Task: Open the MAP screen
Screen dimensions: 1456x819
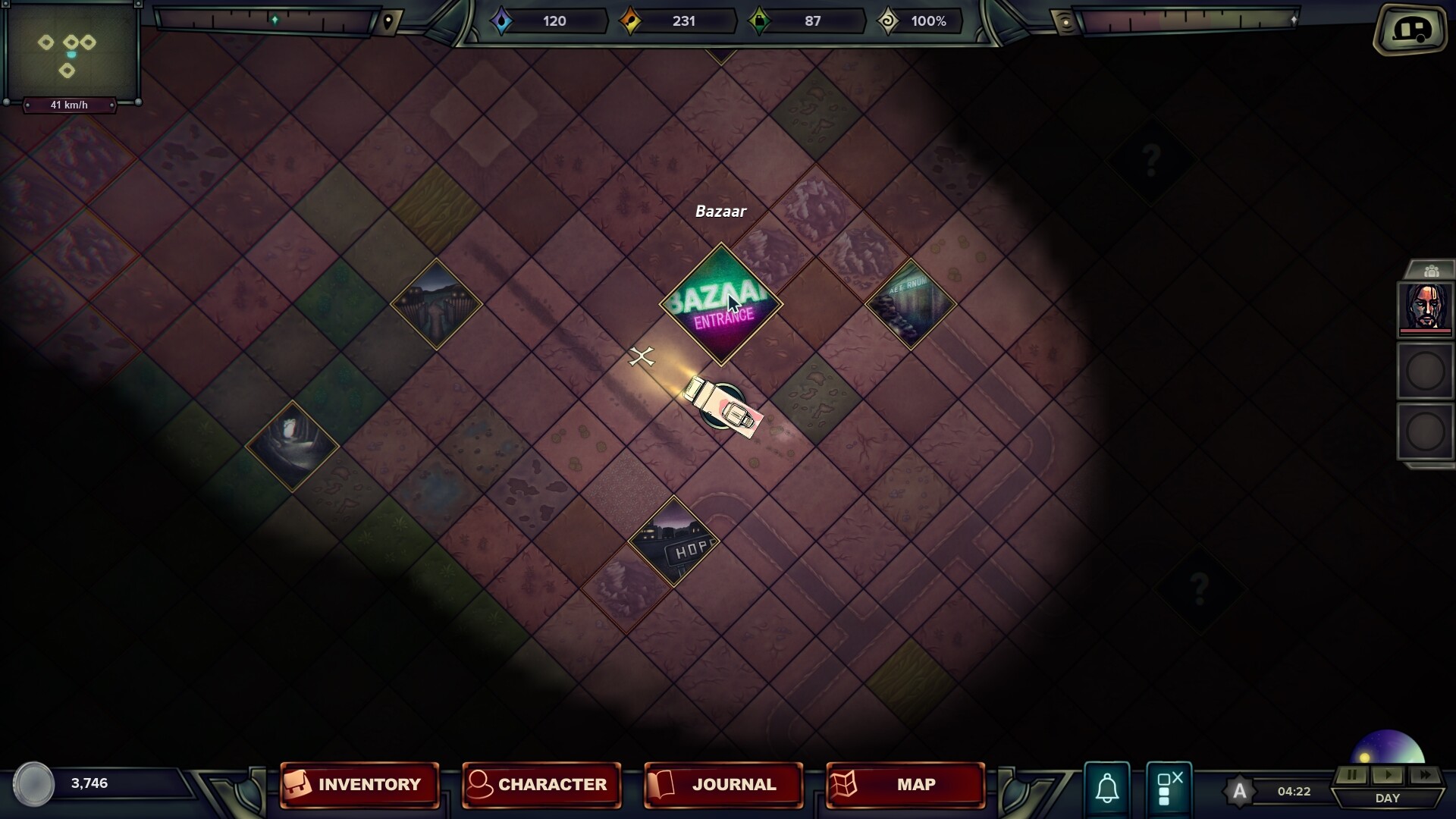Action: pyautogui.click(x=904, y=785)
